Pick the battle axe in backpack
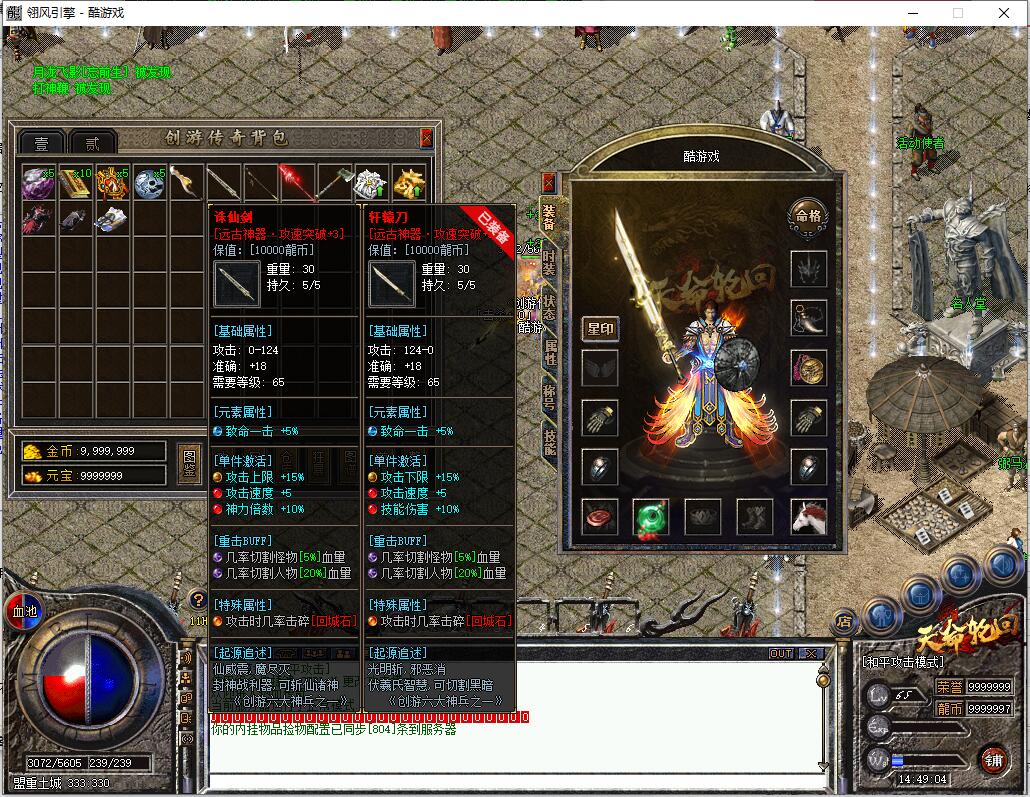1030x797 pixels. point(333,182)
